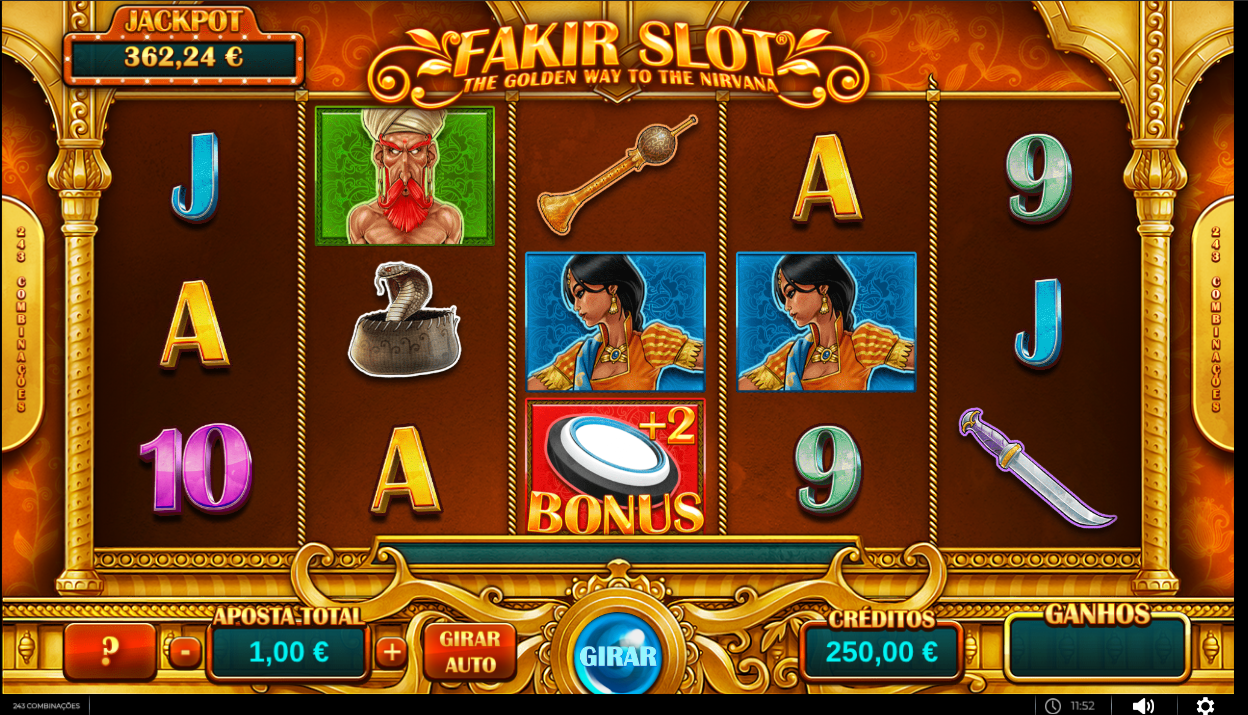Spin the reels with the GIRAR button
Image resolution: width=1248 pixels, height=715 pixels.
pos(618,656)
